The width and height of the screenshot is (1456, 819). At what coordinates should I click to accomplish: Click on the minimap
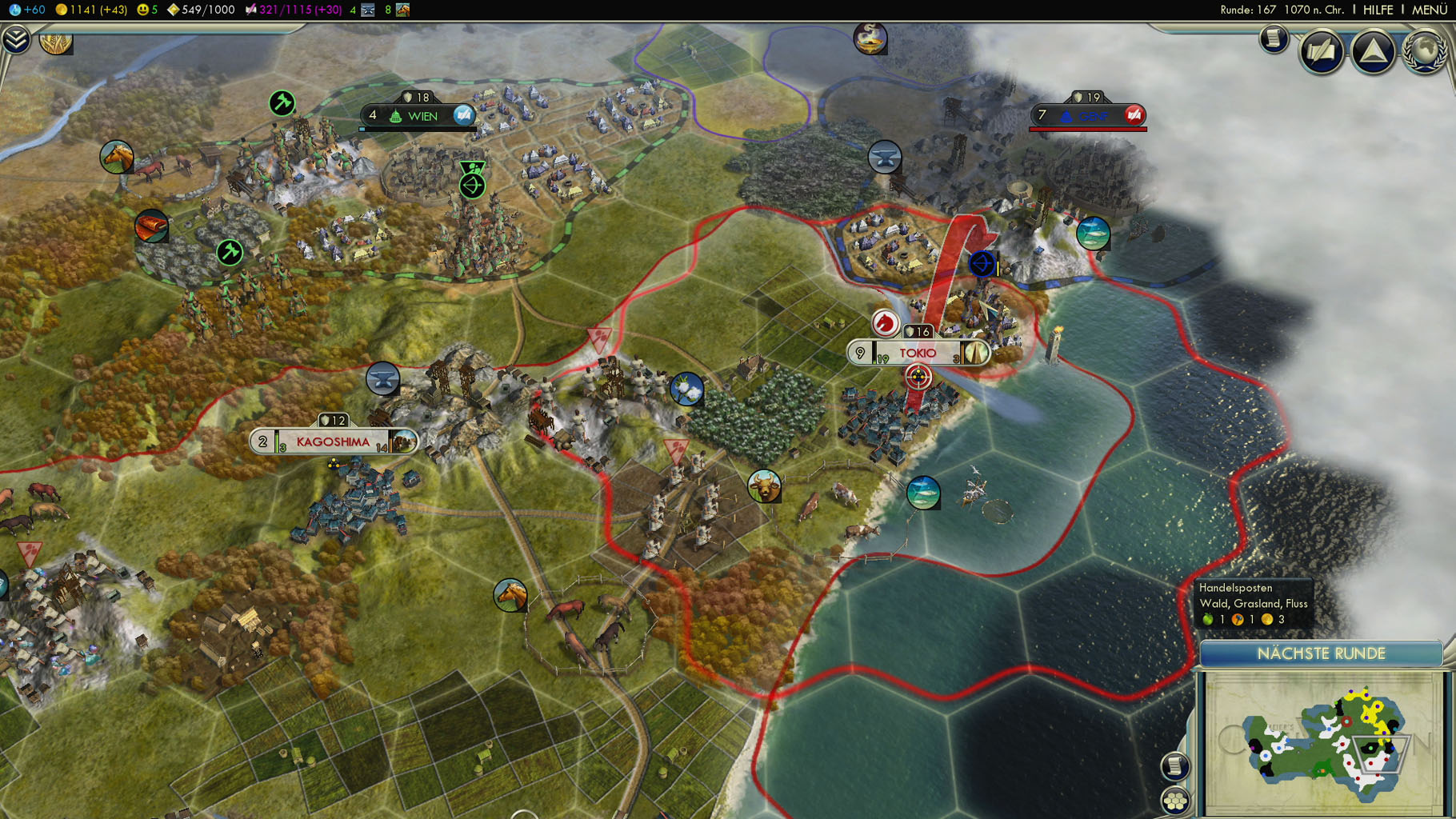coord(1322,742)
